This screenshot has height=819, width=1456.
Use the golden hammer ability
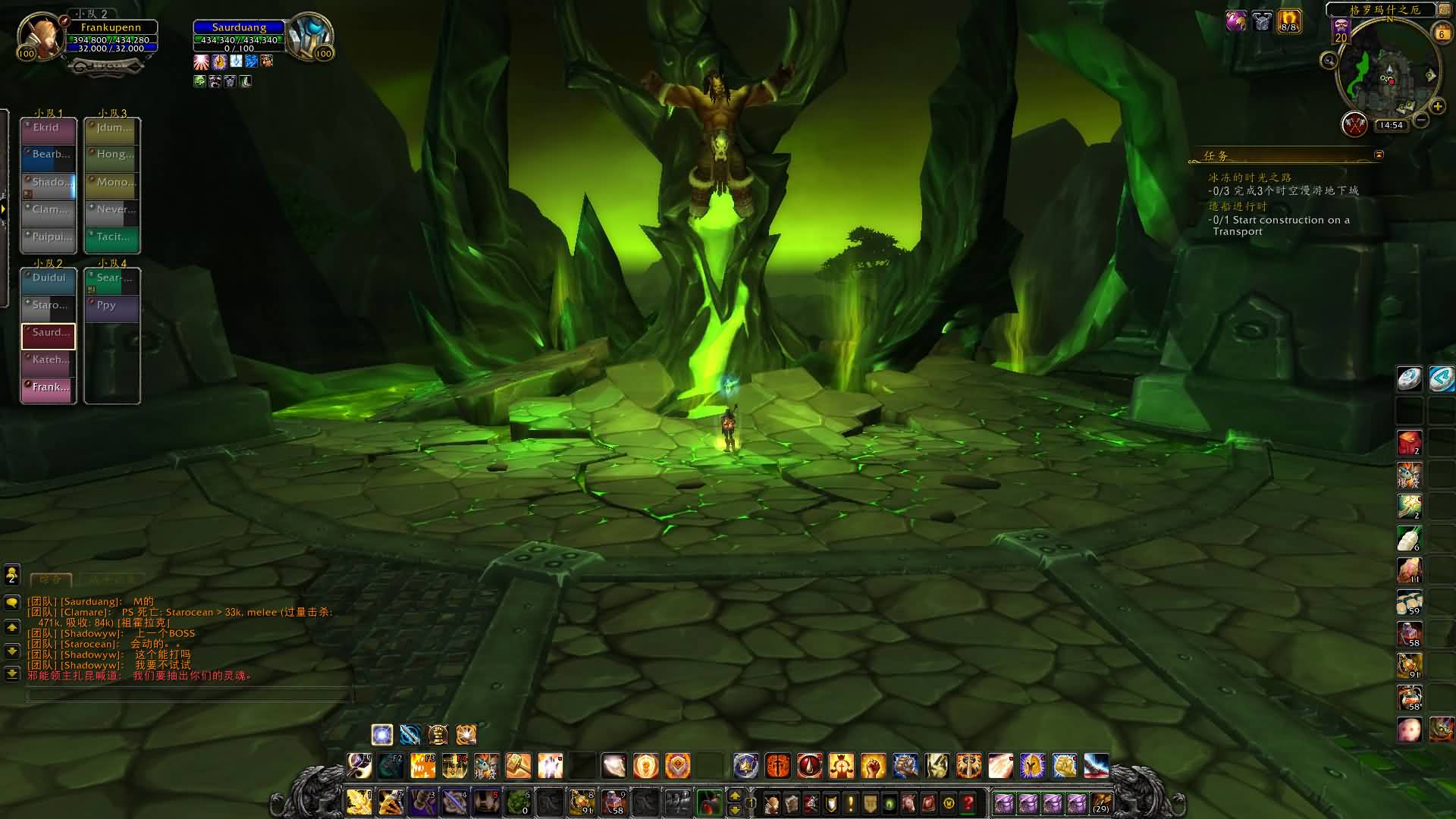pos(519,766)
